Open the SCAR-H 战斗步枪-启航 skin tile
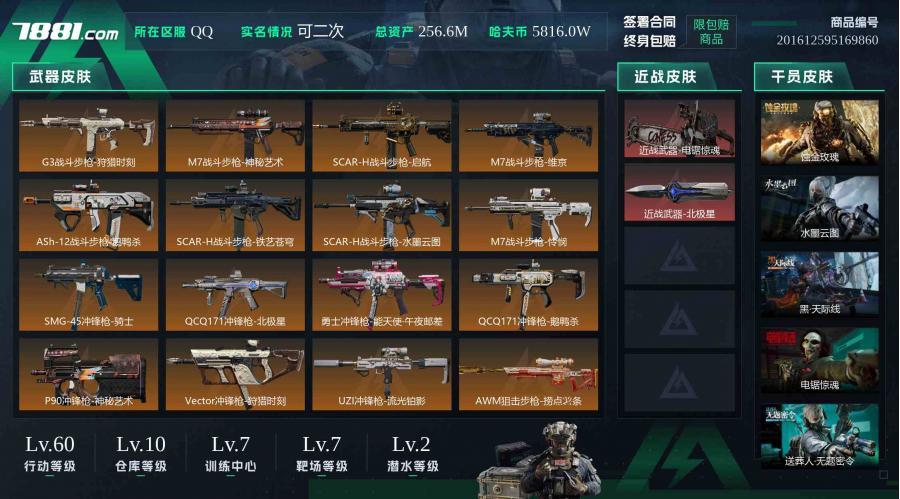This screenshot has width=900, height=499. (382, 134)
